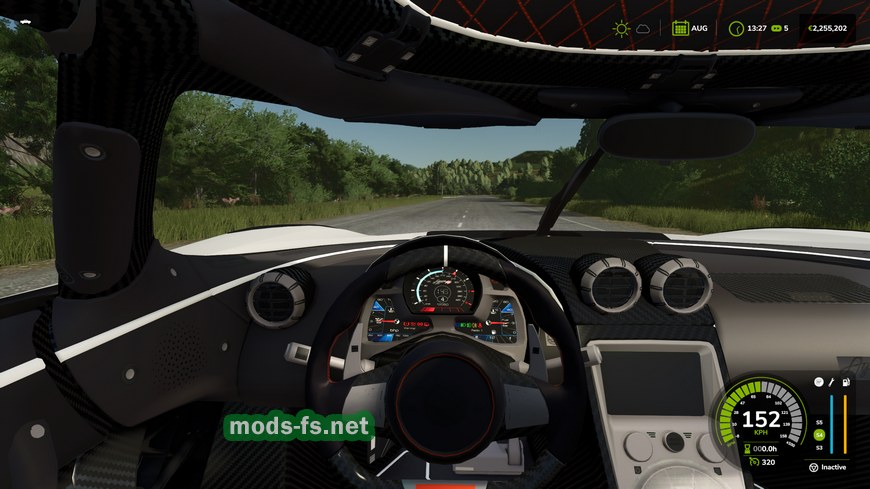Click the green time-scale fast-forward icon
Screen dimensions: 870x489
click(x=774, y=29)
